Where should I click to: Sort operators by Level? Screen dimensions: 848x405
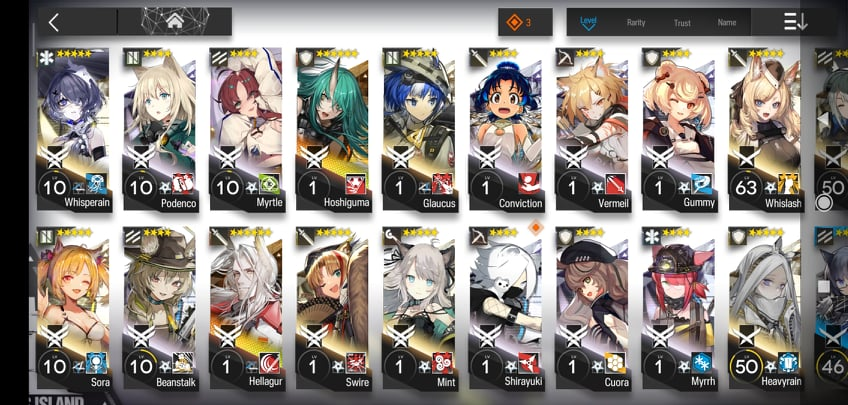(588, 22)
